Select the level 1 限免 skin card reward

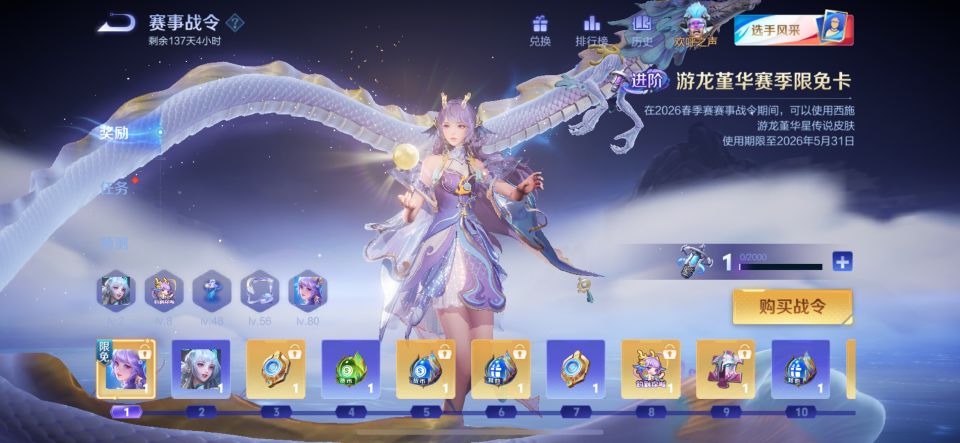(126, 369)
